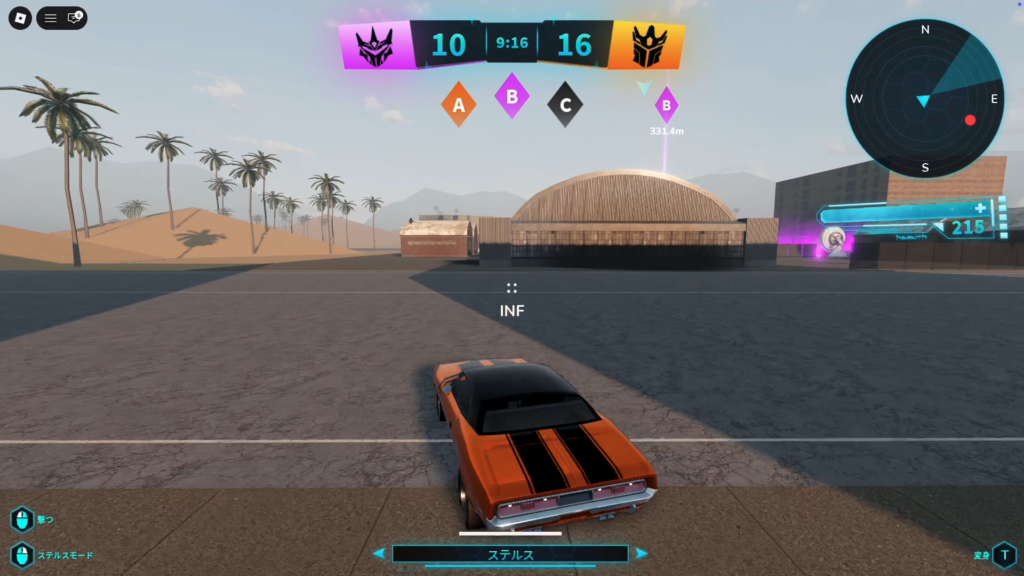Screen dimensions: 1024x576
Task: Click the circular radar minimap
Action: pyautogui.click(x=924, y=99)
